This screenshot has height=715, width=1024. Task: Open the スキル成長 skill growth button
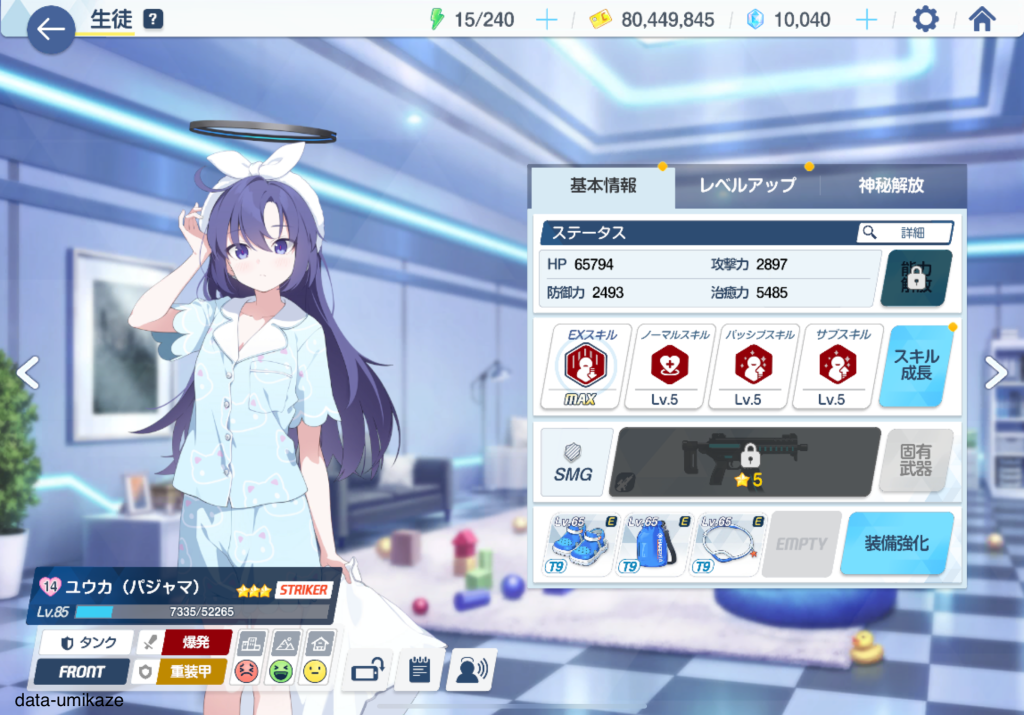(x=916, y=366)
